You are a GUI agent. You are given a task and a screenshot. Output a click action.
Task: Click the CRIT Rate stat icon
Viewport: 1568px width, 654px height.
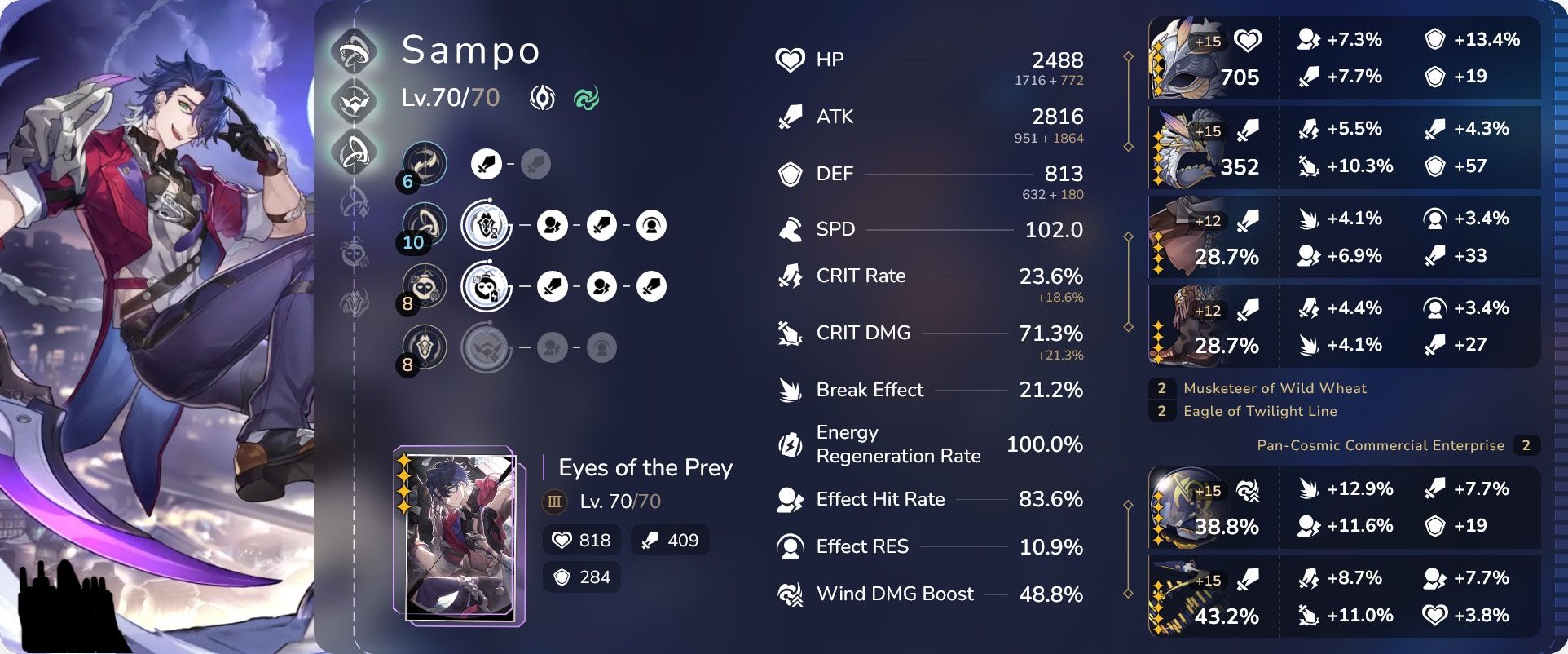[789, 276]
